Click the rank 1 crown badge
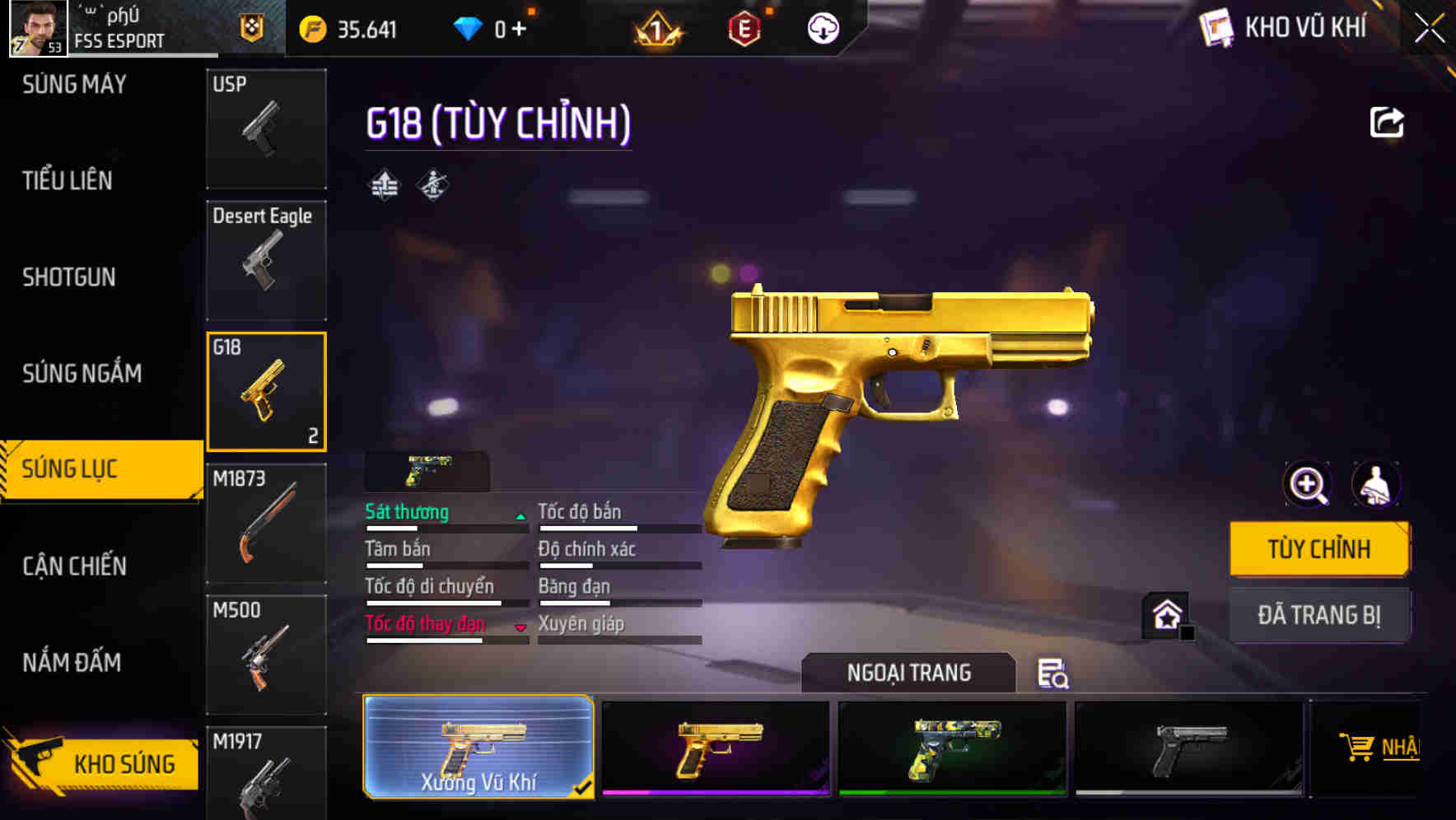Viewport: 1456px width, 820px height. (655, 28)
